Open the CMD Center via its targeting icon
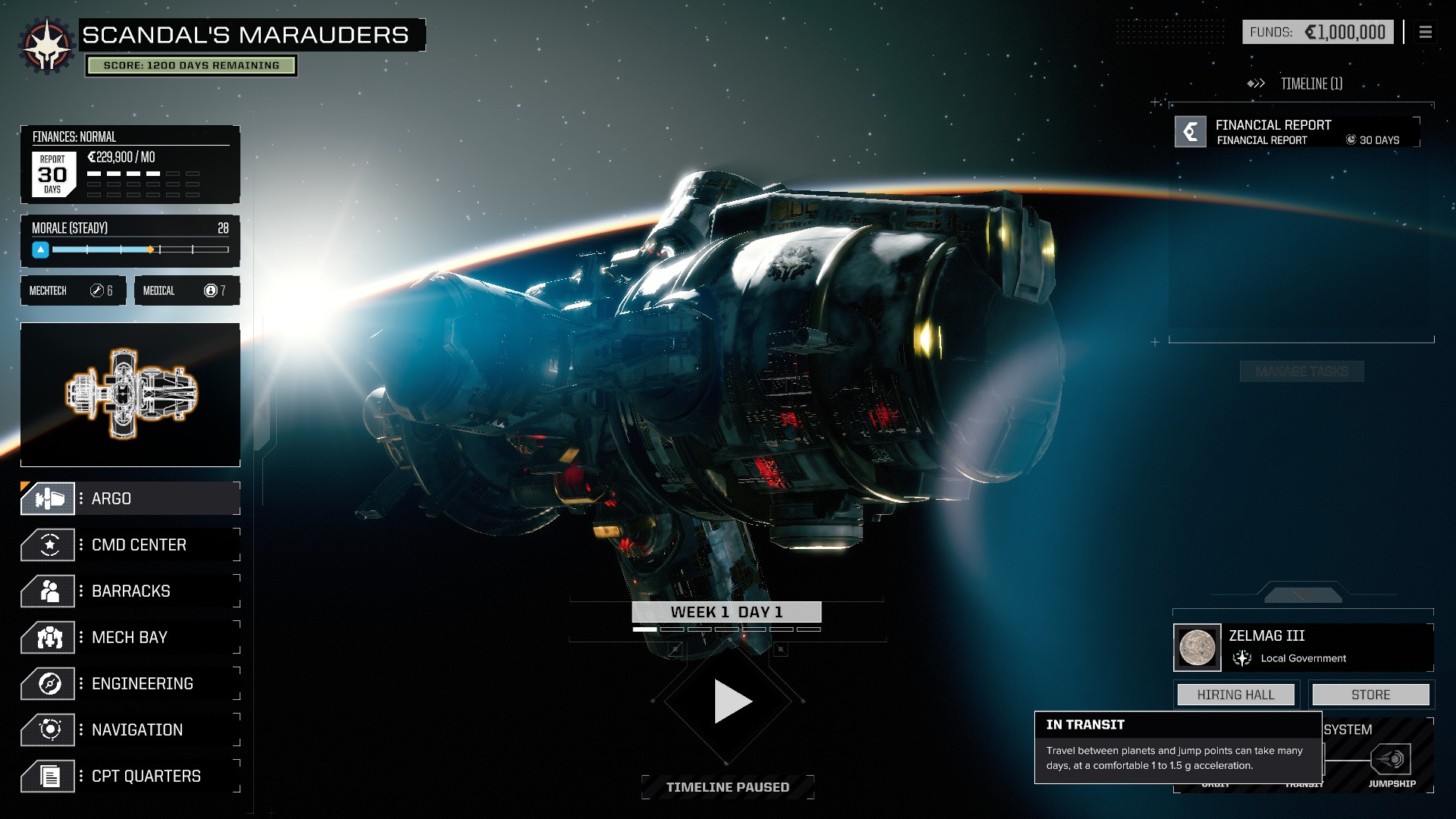The image size is (1456, 819). (x=47, y=544)
